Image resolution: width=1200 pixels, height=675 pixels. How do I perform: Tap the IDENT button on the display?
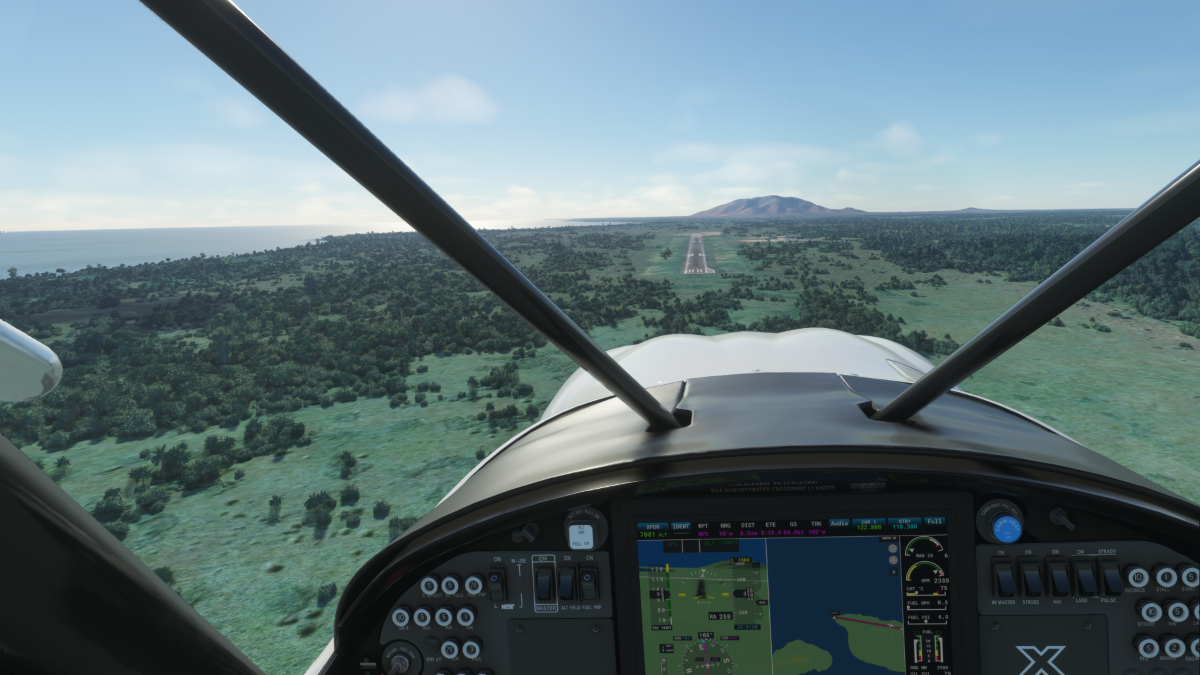coord(681,525)
